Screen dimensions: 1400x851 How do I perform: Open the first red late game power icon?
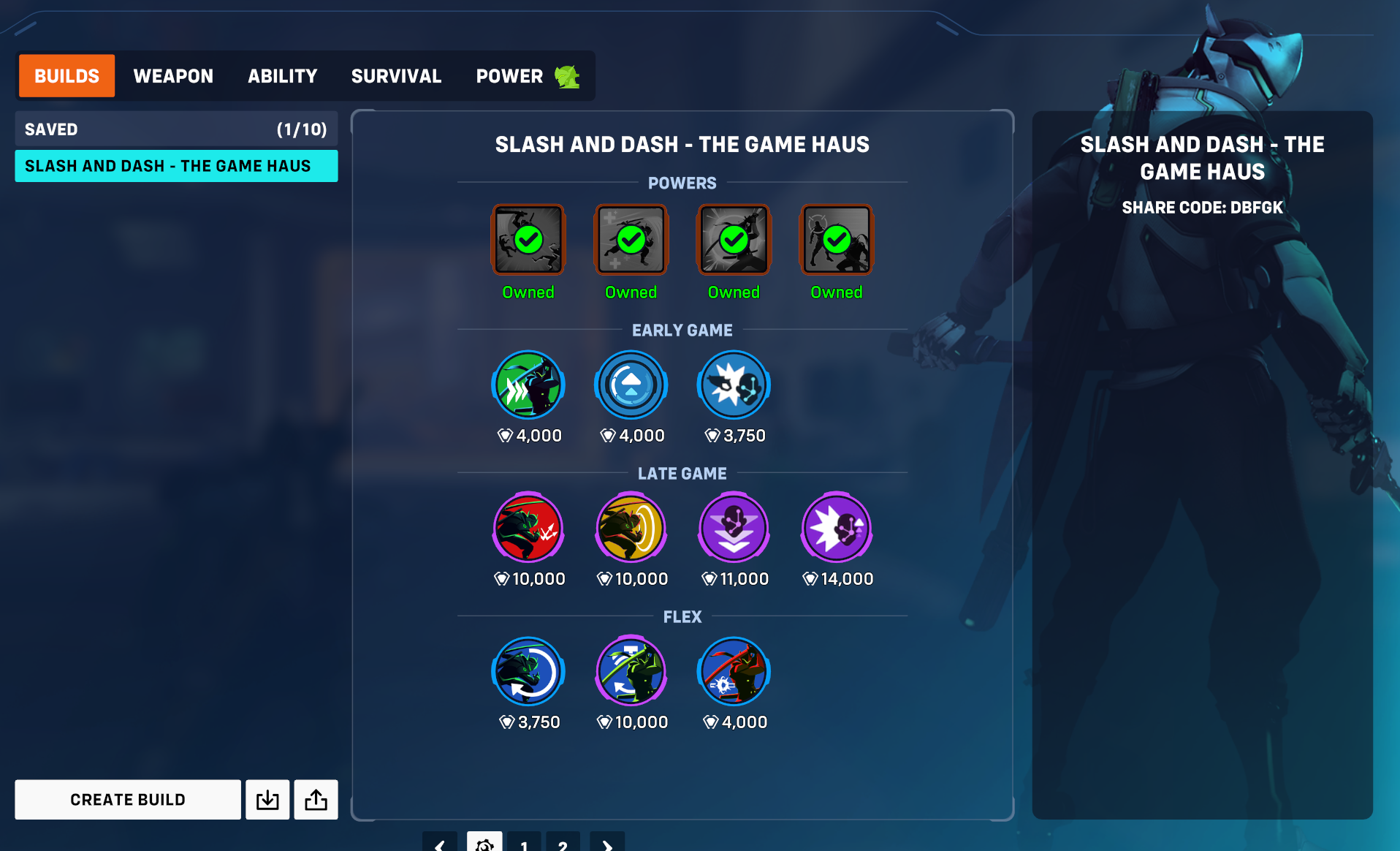pyautogui.click(x=528, y=527)
